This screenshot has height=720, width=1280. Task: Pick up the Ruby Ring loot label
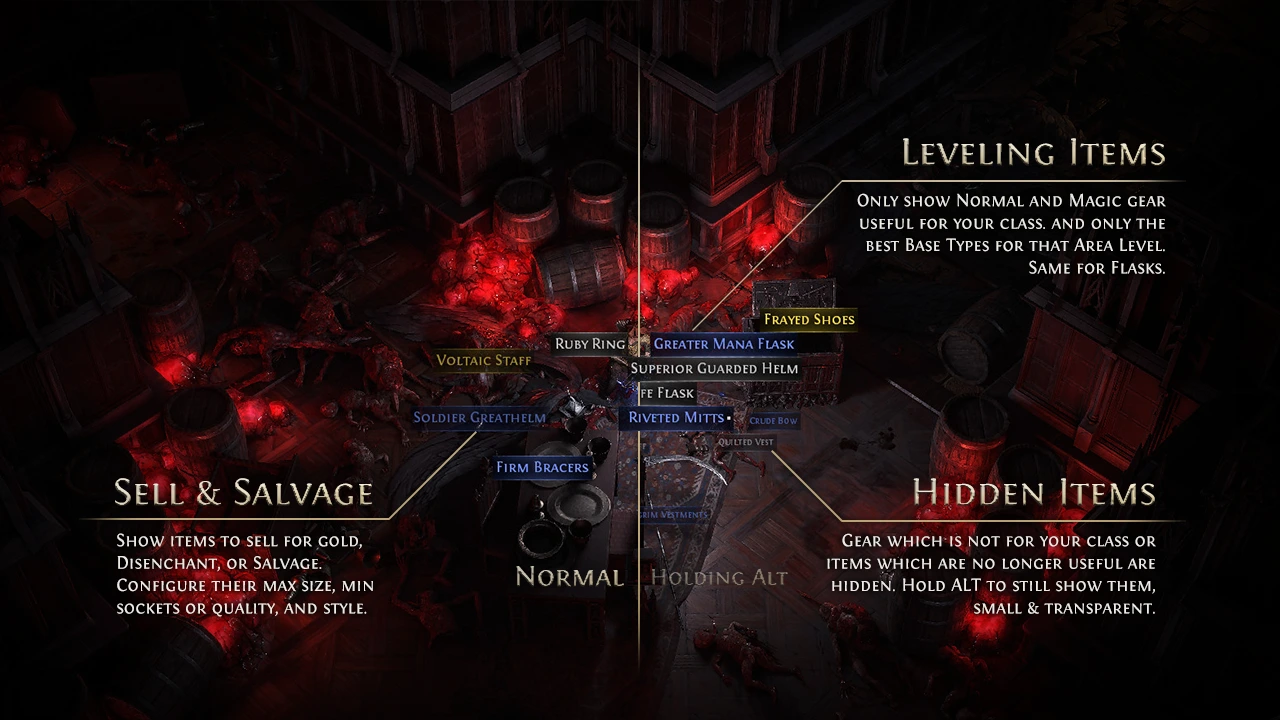click(x=590, y=344)
